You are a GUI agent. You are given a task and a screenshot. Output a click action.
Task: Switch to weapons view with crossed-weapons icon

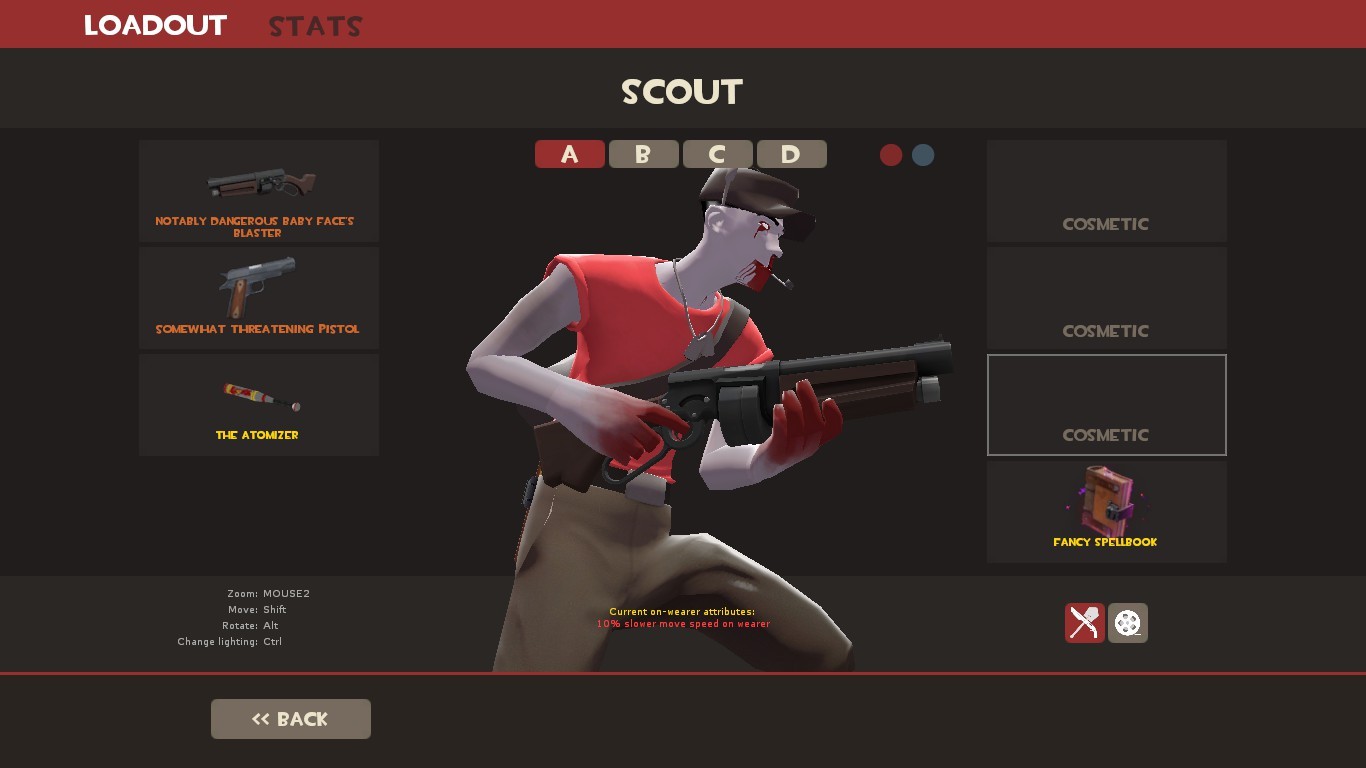[1084, 622]
